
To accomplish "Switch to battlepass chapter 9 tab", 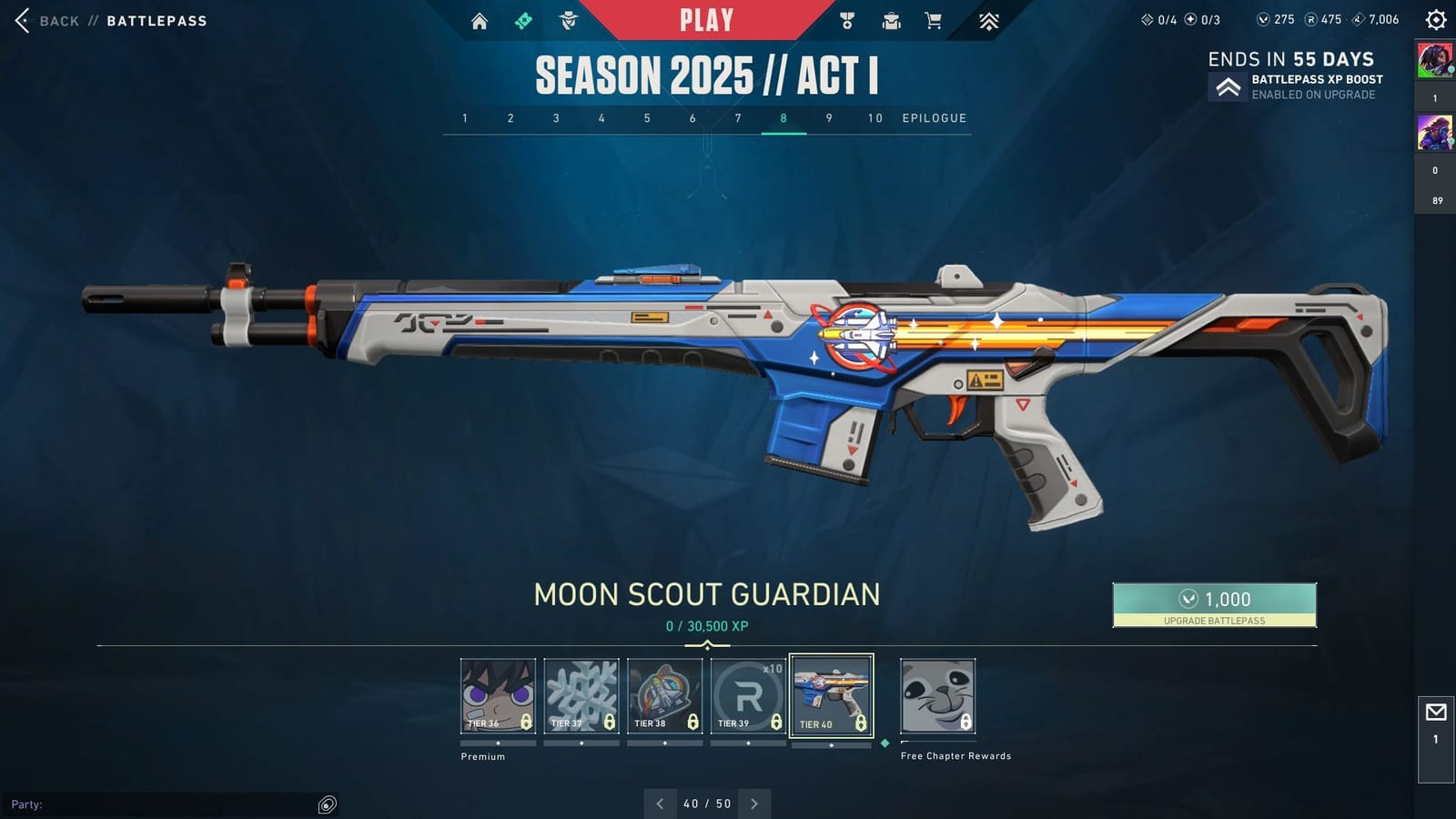I will pyautogui.click(x=828, y=117).
